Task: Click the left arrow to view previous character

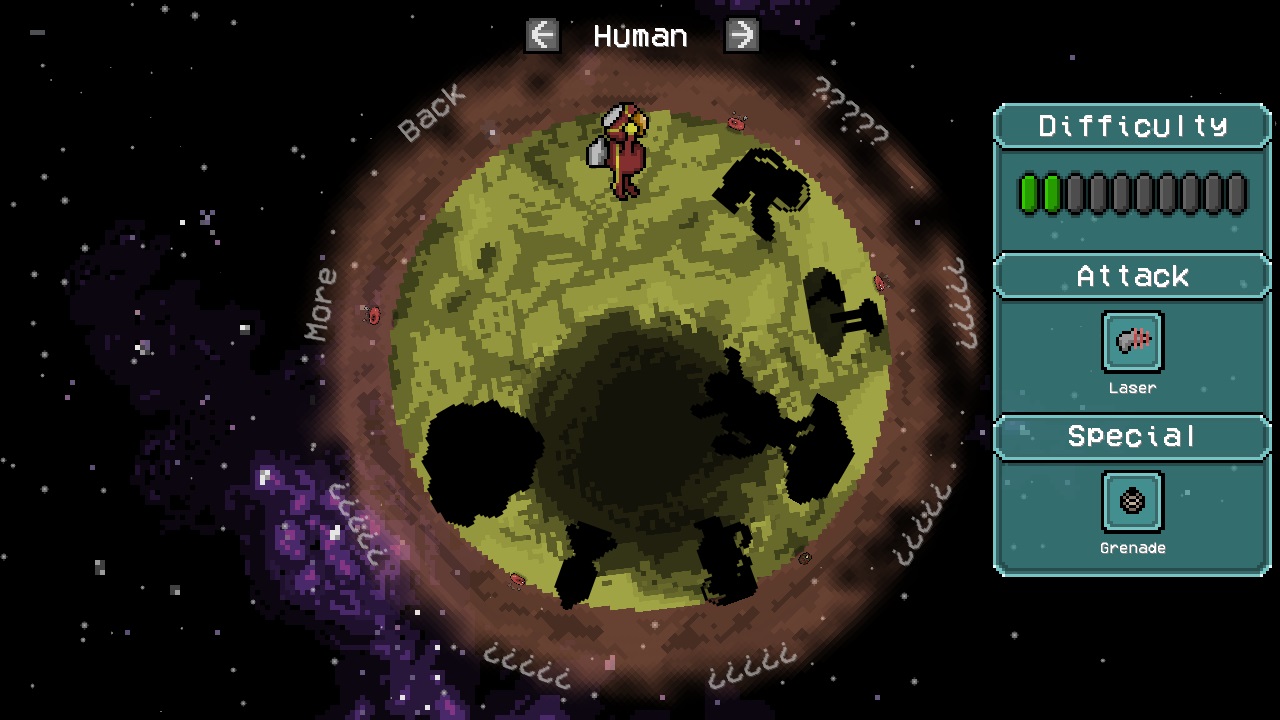Action: (x=542, y=35)
